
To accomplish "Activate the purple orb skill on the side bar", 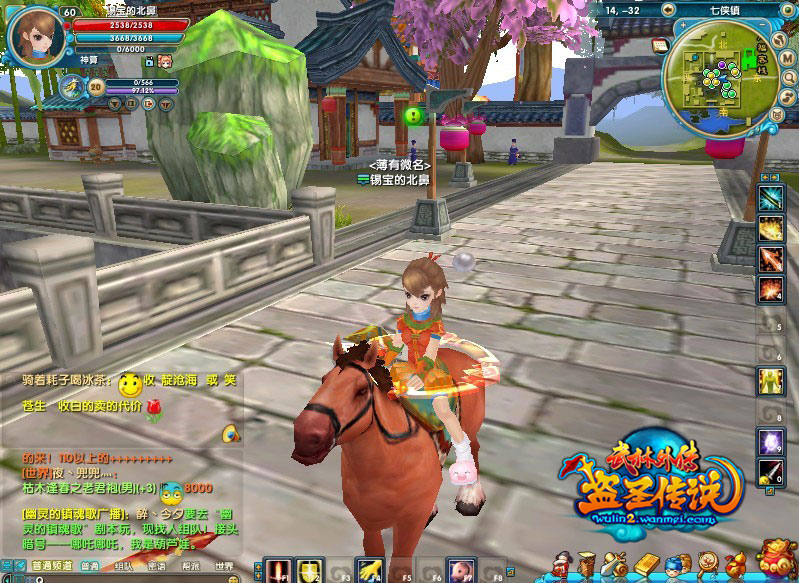I will tap(770, 441).
